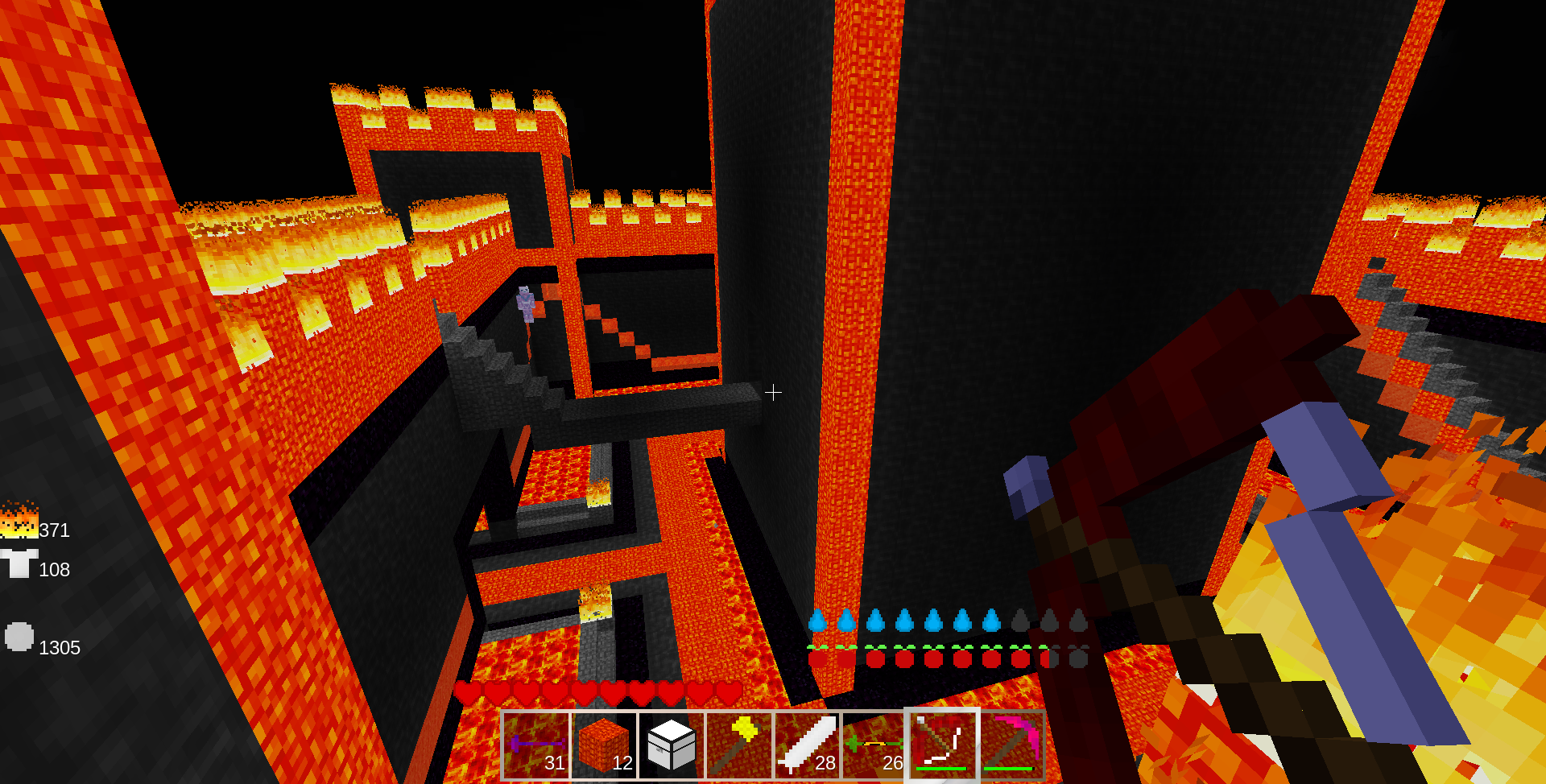The height and width of the screenshot is (784, 1546).
Task: Select the white chest hotbar slot
Action: point(672,745)
